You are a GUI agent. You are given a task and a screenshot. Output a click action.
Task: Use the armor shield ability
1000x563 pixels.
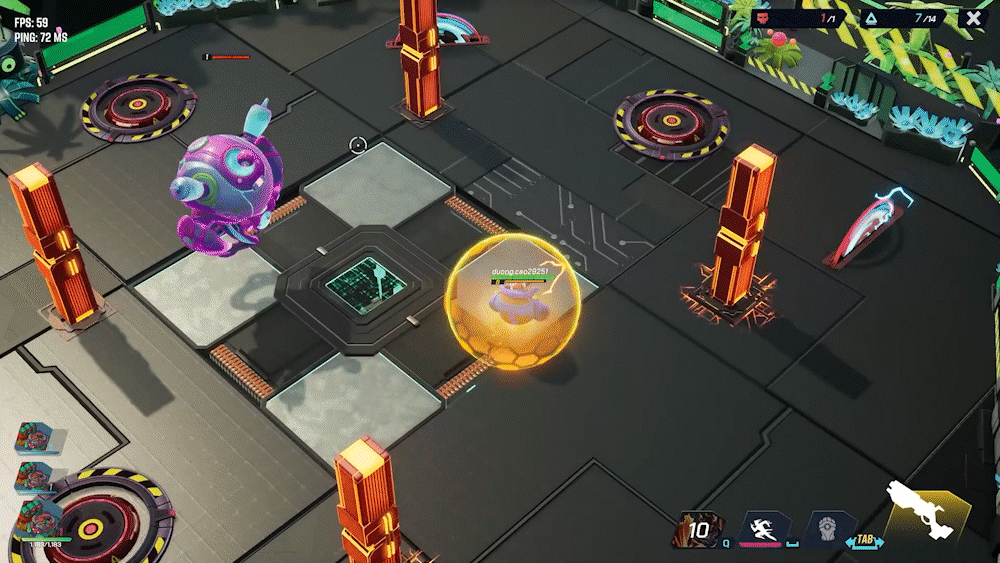831,529
